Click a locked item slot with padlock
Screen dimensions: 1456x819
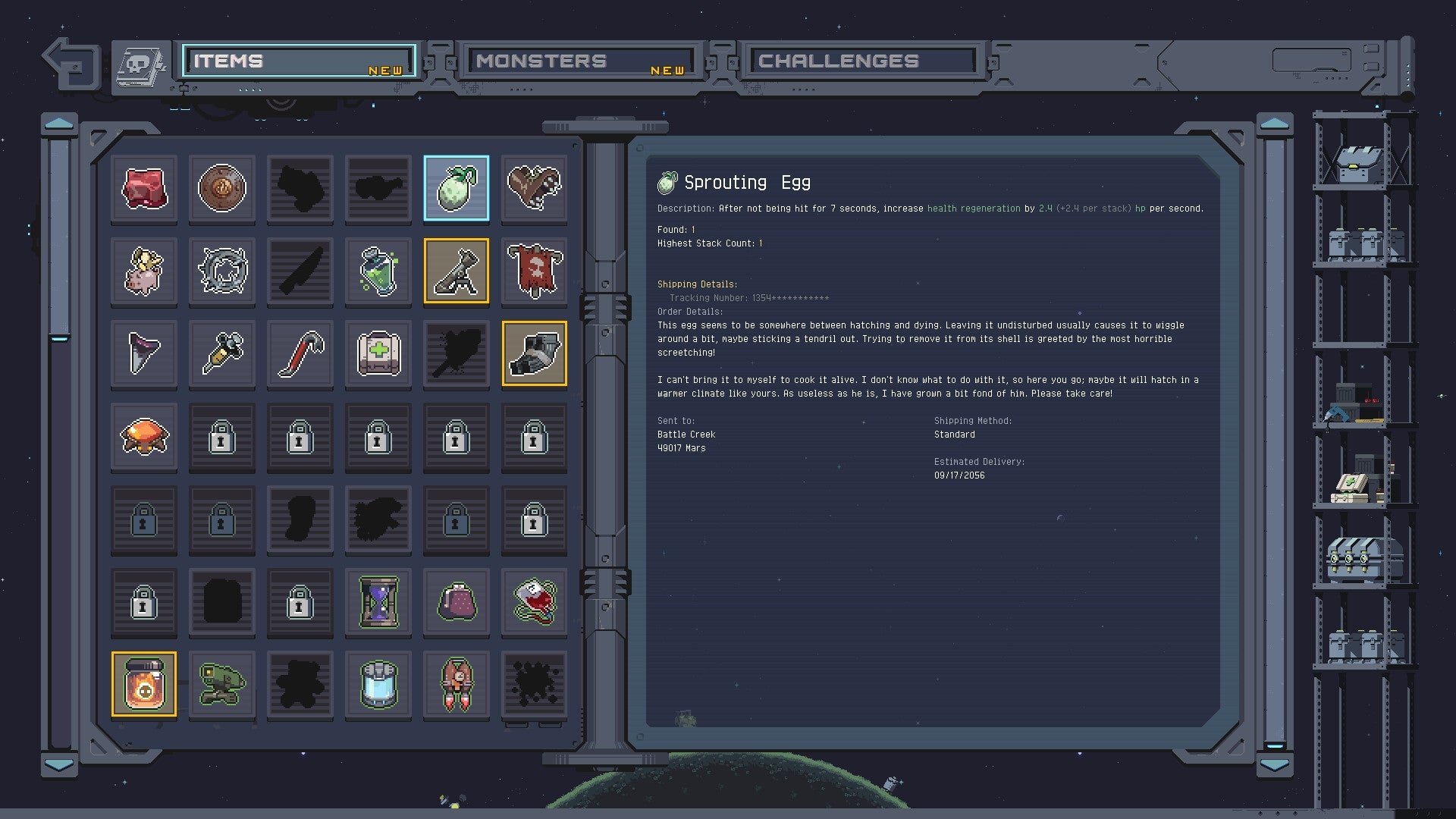(221, 438)
